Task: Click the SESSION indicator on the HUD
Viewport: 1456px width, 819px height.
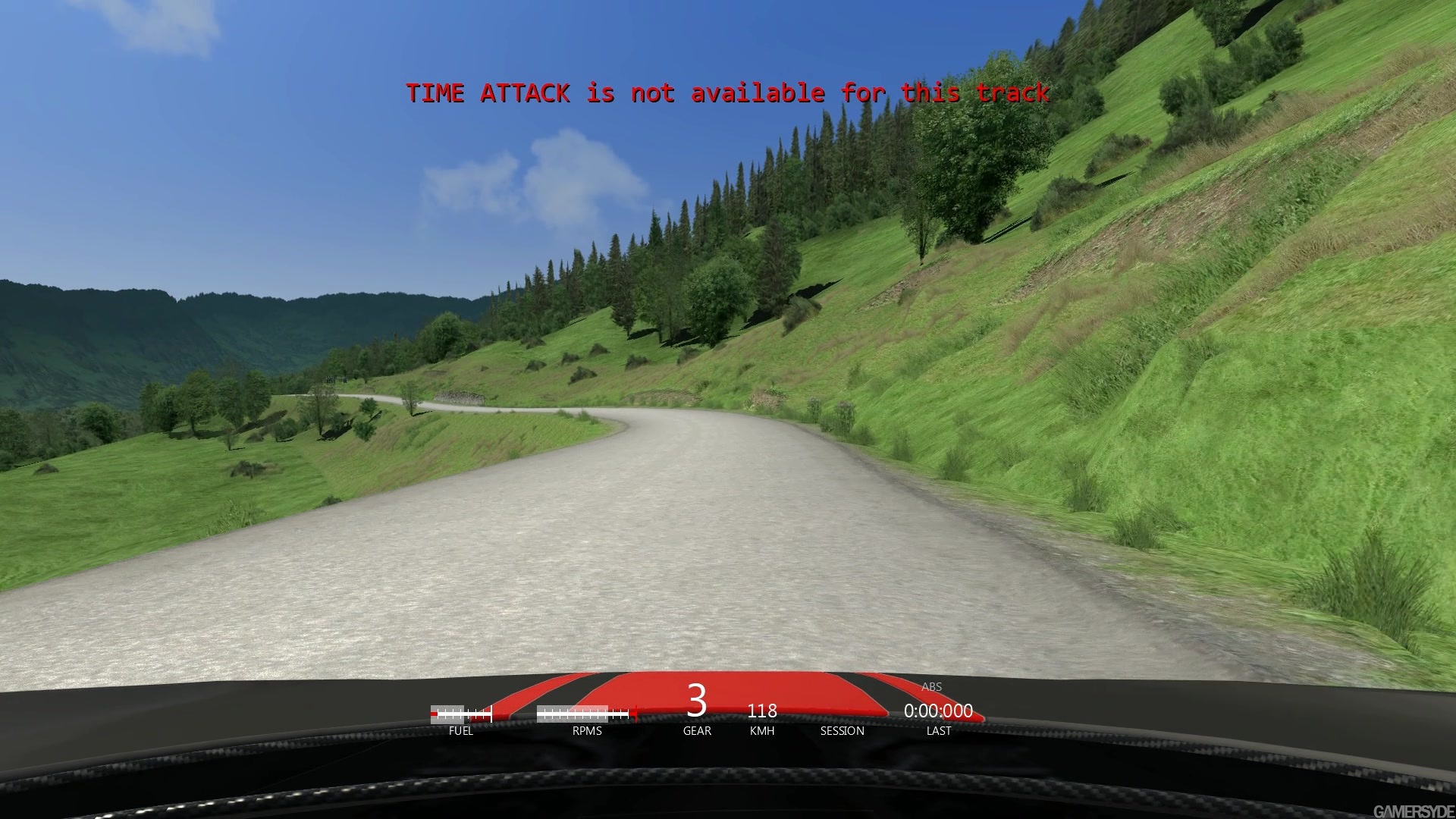Action: 841,731
